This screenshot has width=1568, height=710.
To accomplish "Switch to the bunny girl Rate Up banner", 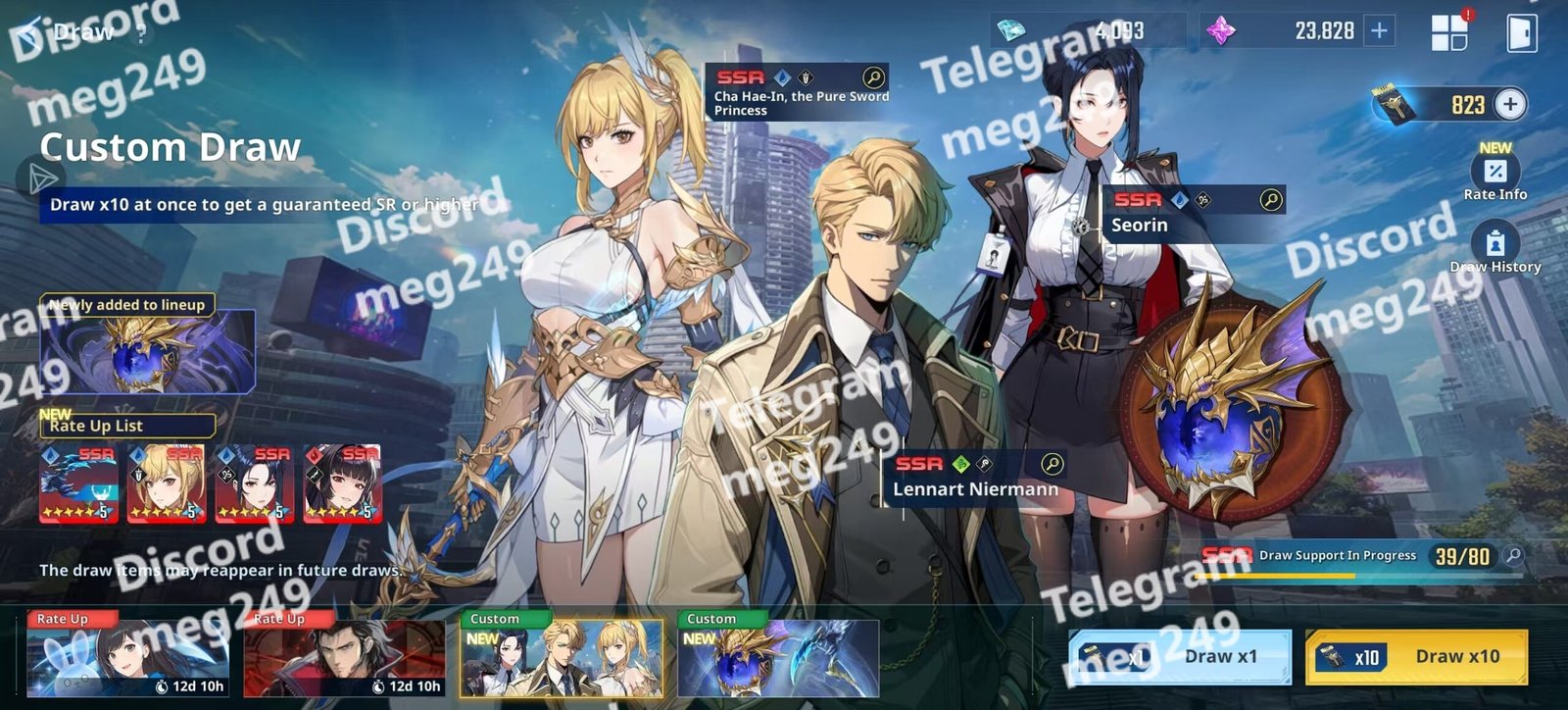I will (128, 653).
